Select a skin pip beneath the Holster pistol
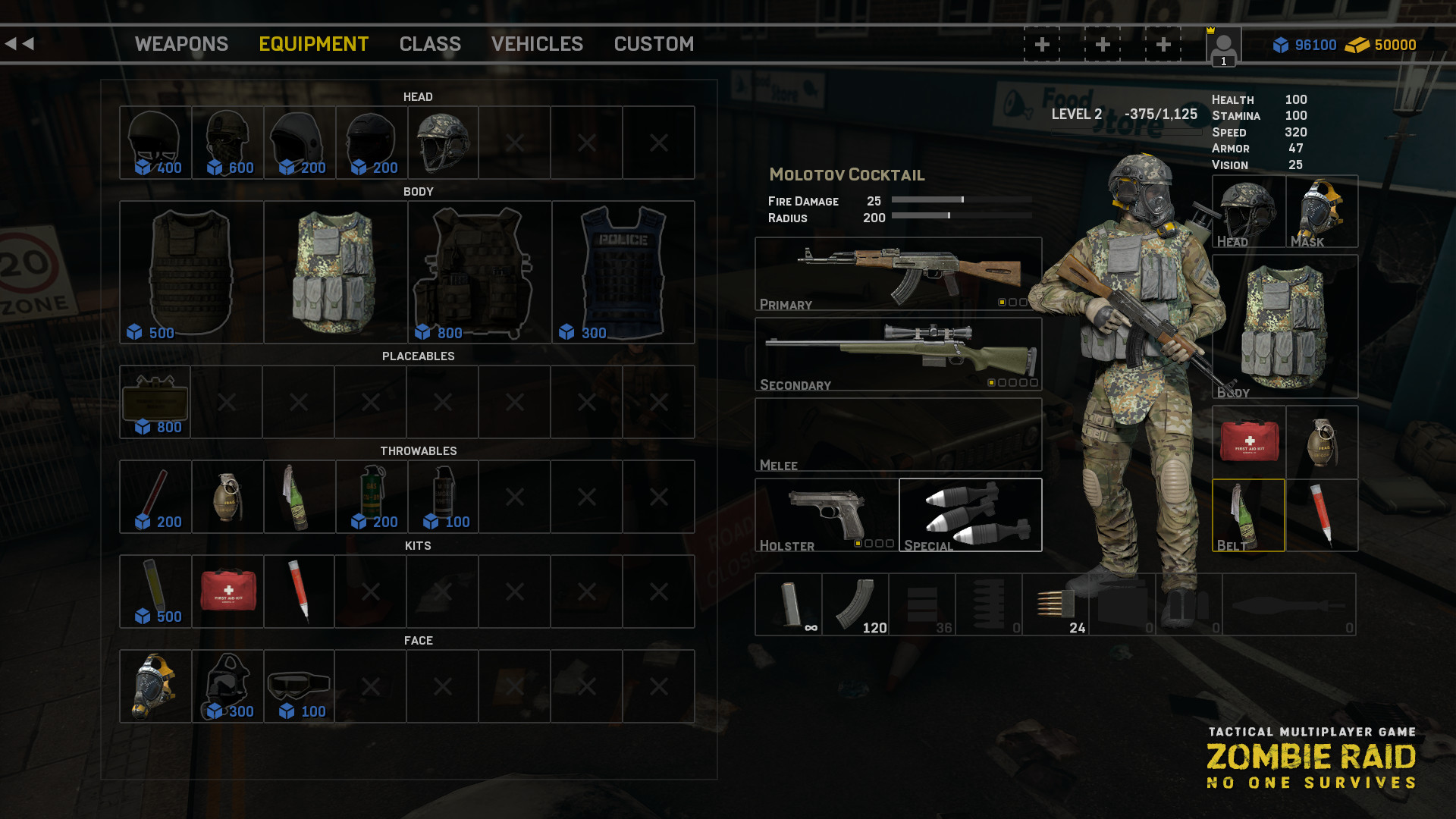 [859, 543]
